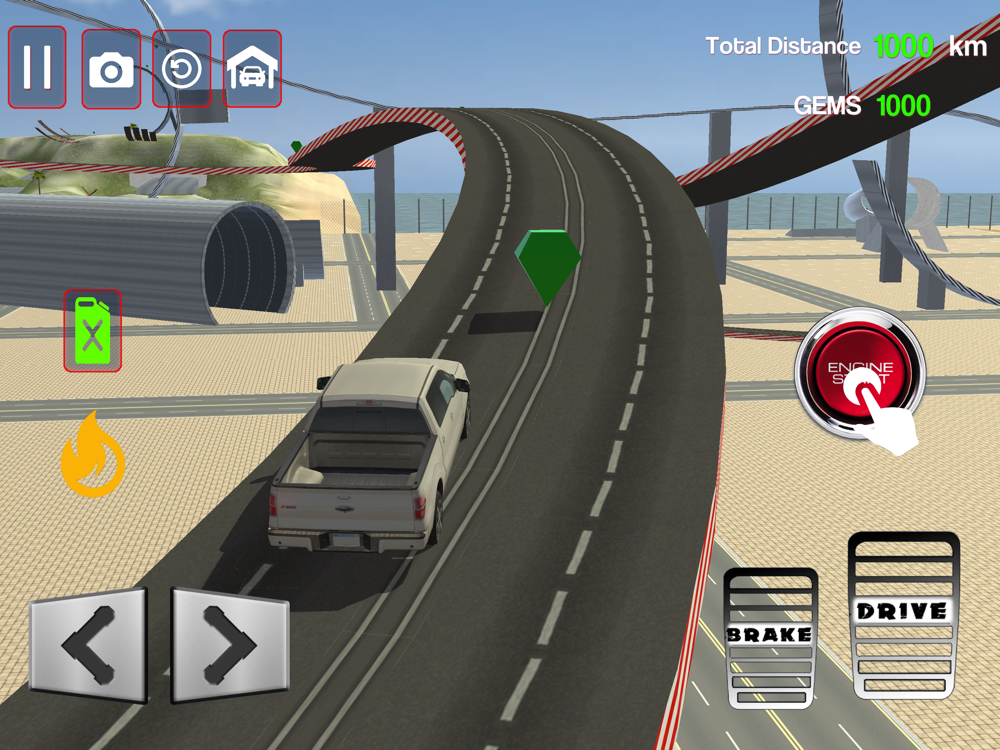Tap the camera view icon
Screen dimensions: 1000x750
(x=111, y=69)
